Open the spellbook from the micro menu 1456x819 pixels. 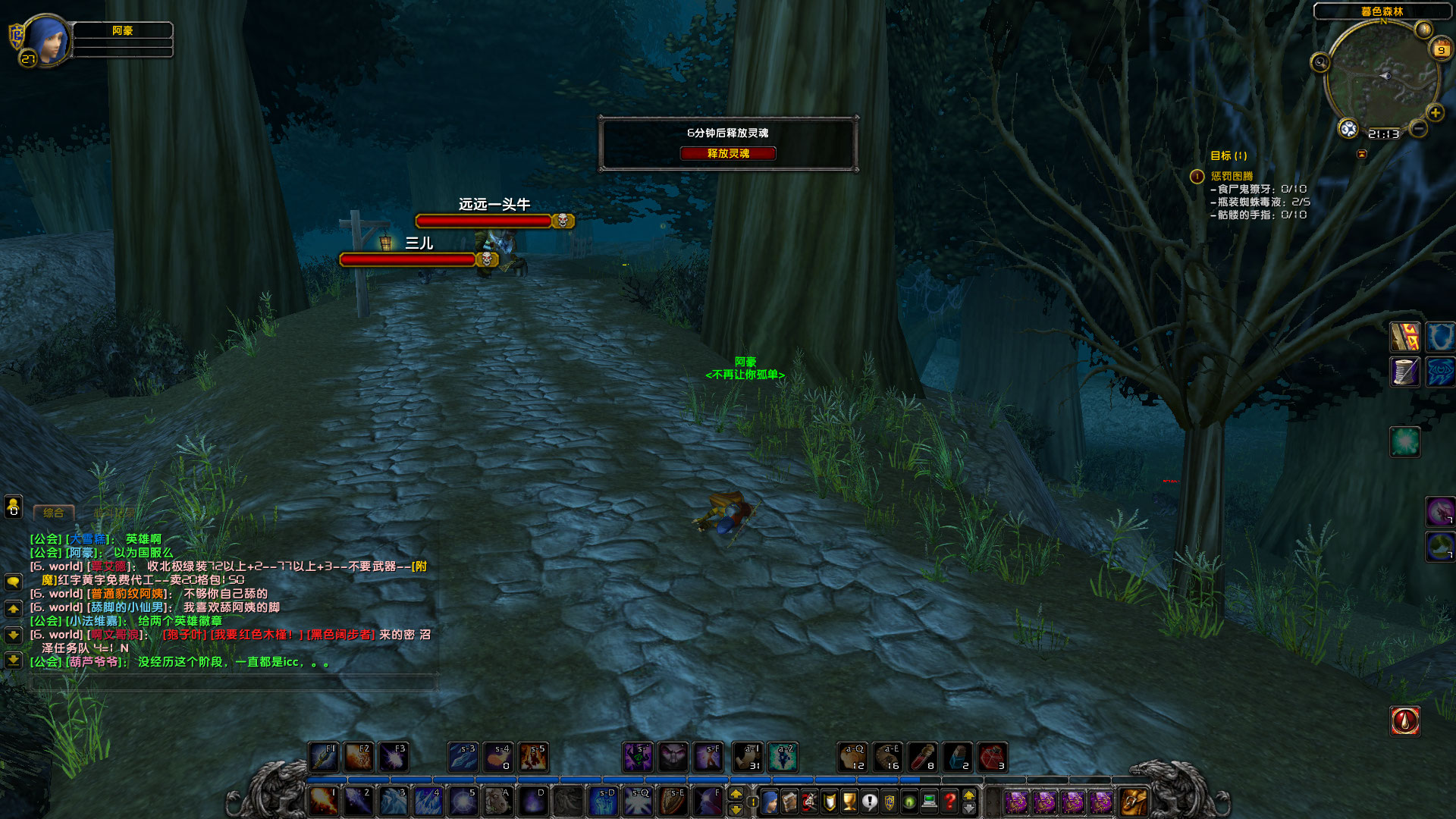pyautogui.click(x=789, y=800)
